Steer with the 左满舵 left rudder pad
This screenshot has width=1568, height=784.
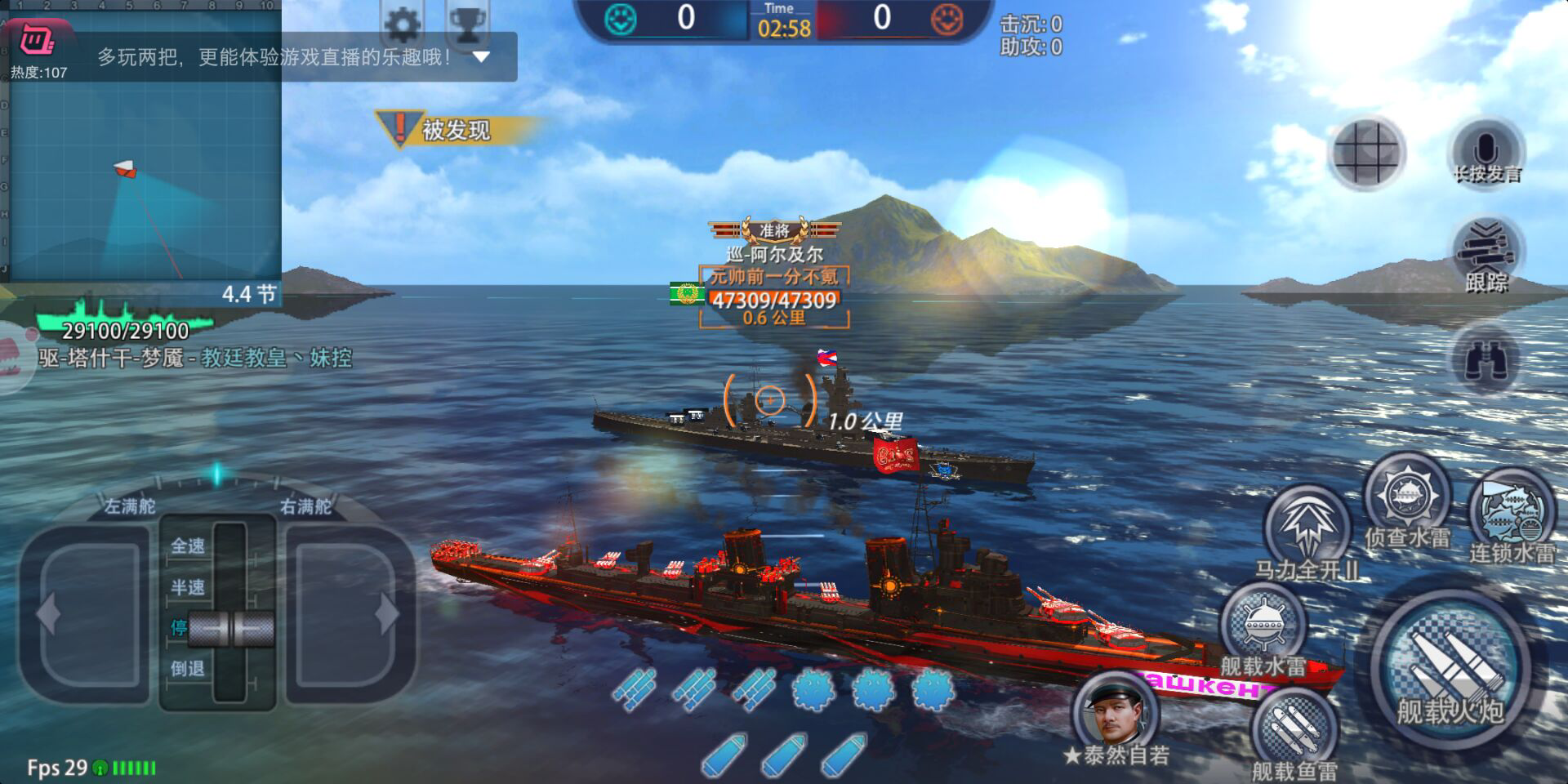click(86, 614)
